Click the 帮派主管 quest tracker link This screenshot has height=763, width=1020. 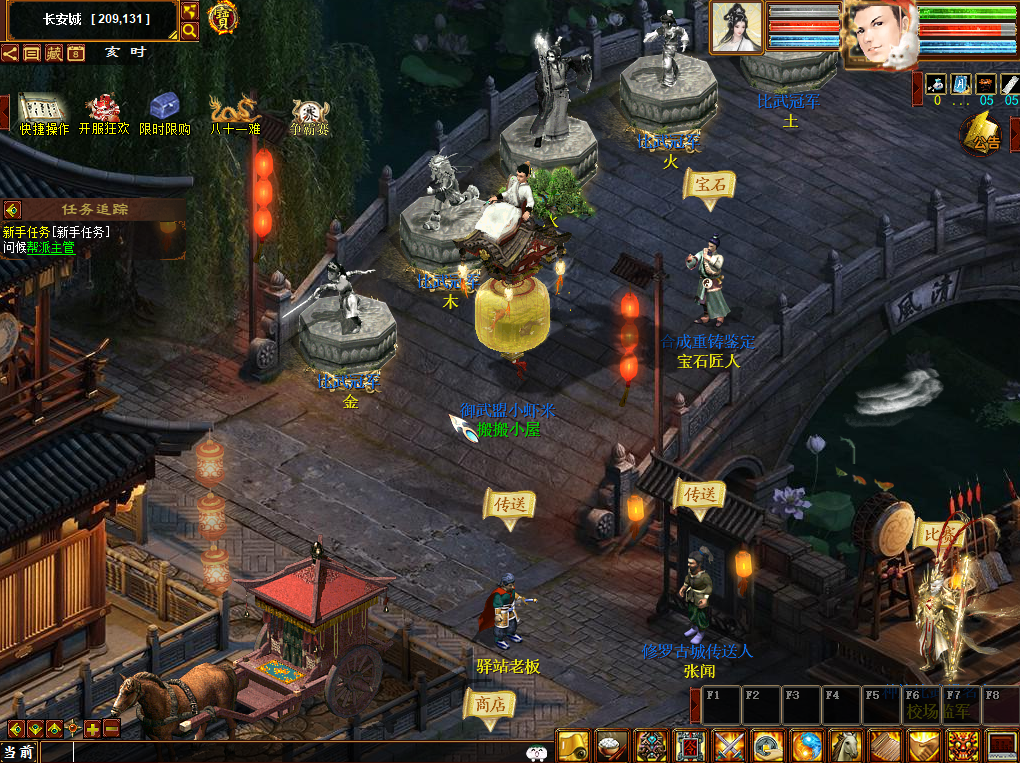click(x=51, y=248)
